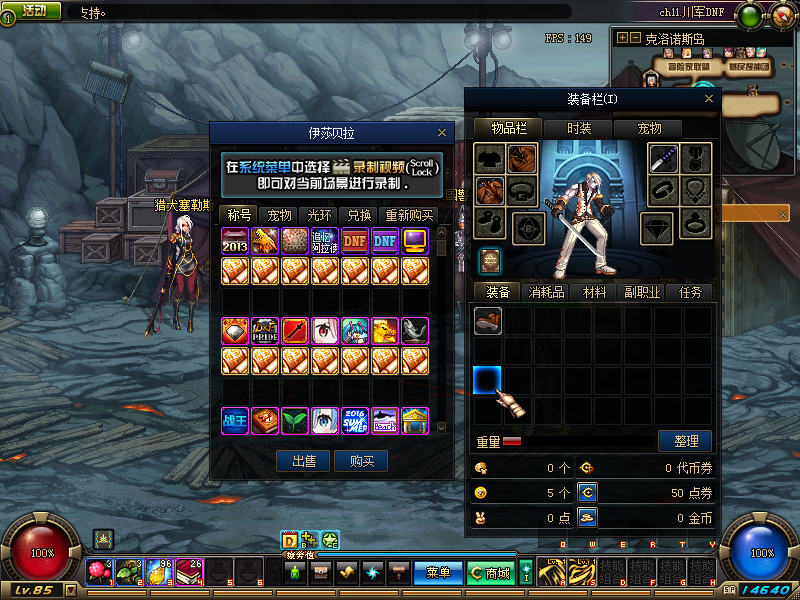Image resolution: width=800 pixels, height=600 pixels.
Task: Click the 购买 buy button
Action: click(x=362, y=461)
